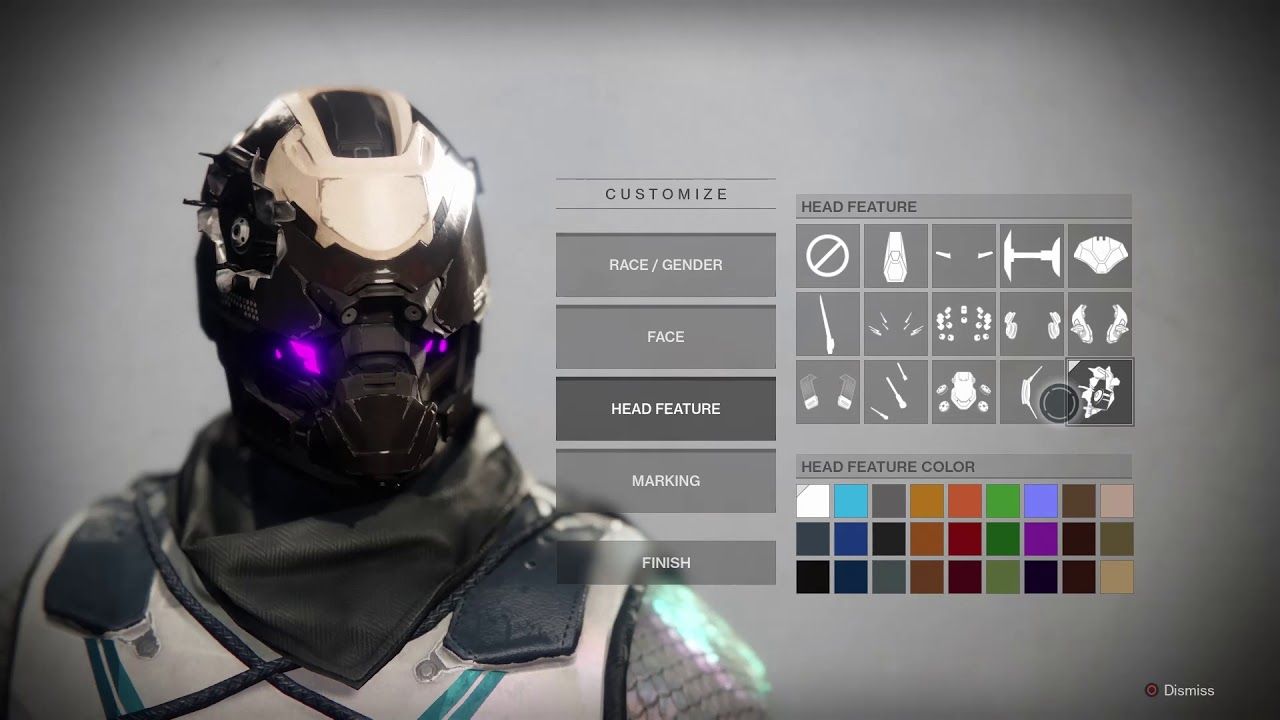The image size is (1280, 720).
Task: Click Dismiss at bottom right
Action: (1188, 690)
